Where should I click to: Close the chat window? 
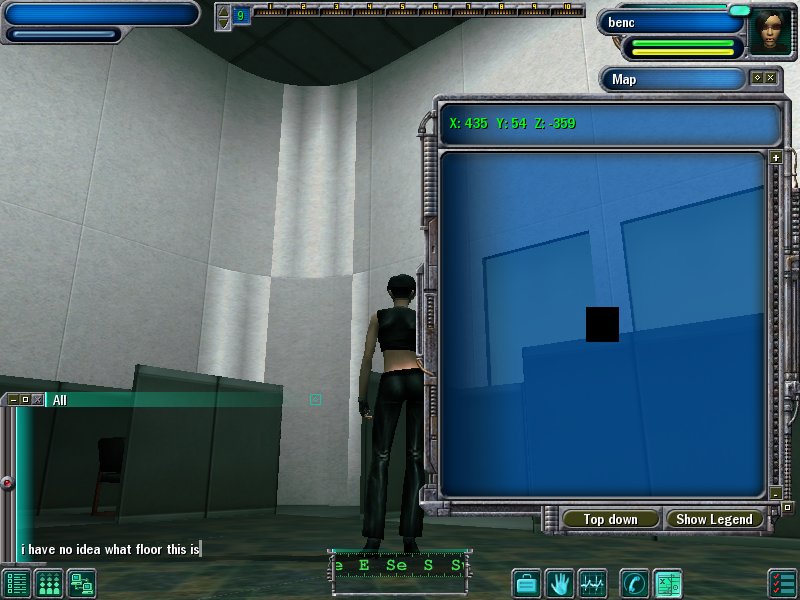[37, 400]
